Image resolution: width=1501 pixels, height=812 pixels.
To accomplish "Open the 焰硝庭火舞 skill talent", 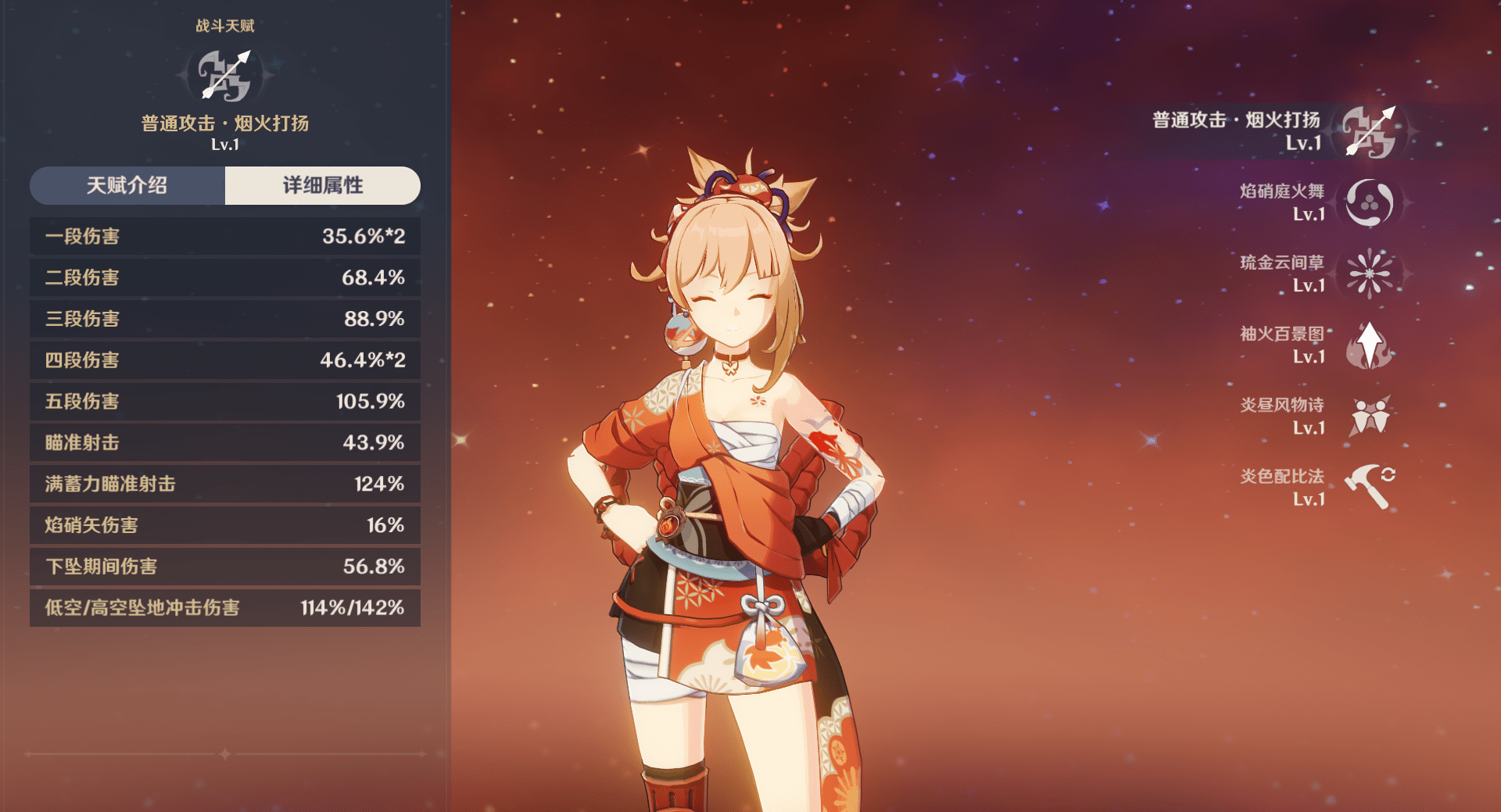I will pos(1369,202).
